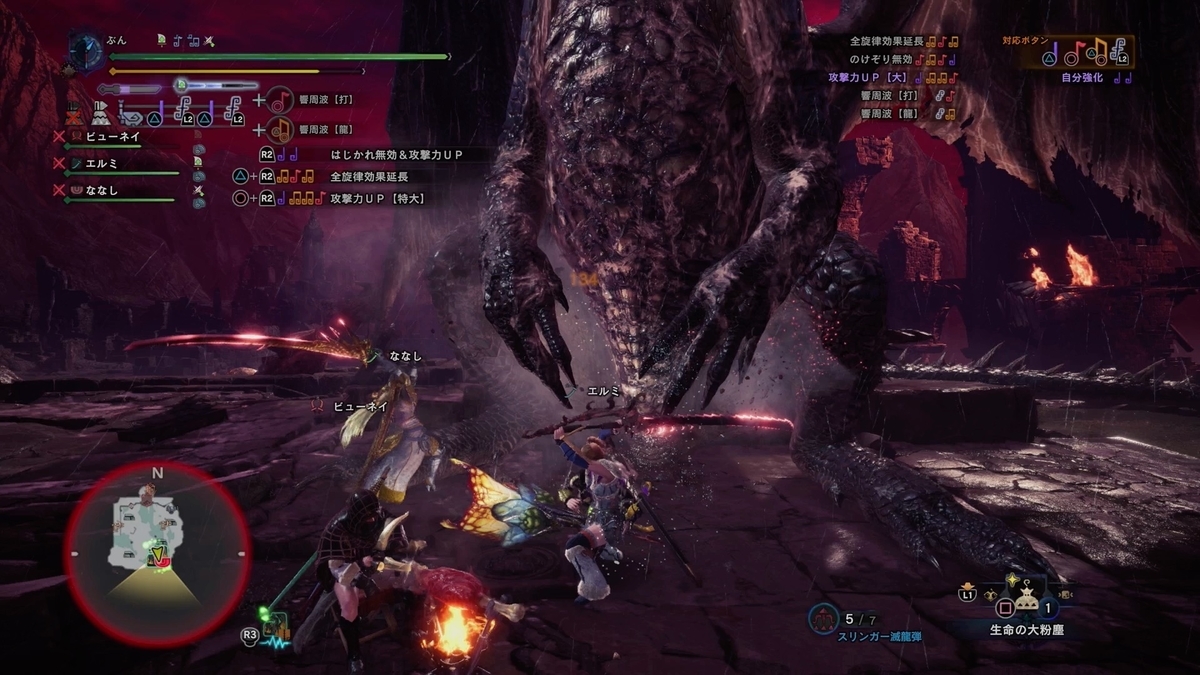Click the 対応ボタン note legend panel

1078,51
